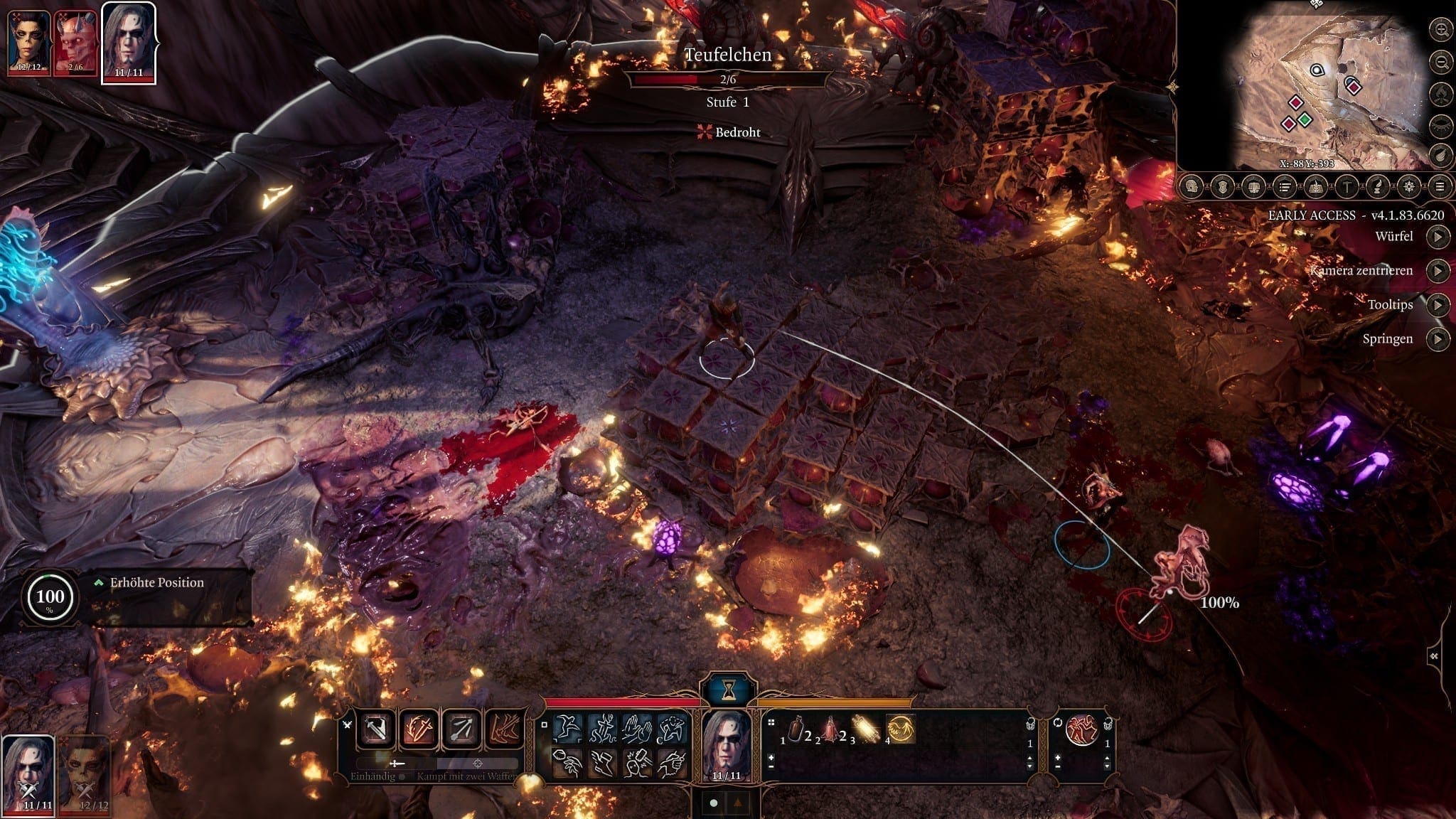
Task: Open the hamburger main menu button
Action: (x=1440, y=187)
